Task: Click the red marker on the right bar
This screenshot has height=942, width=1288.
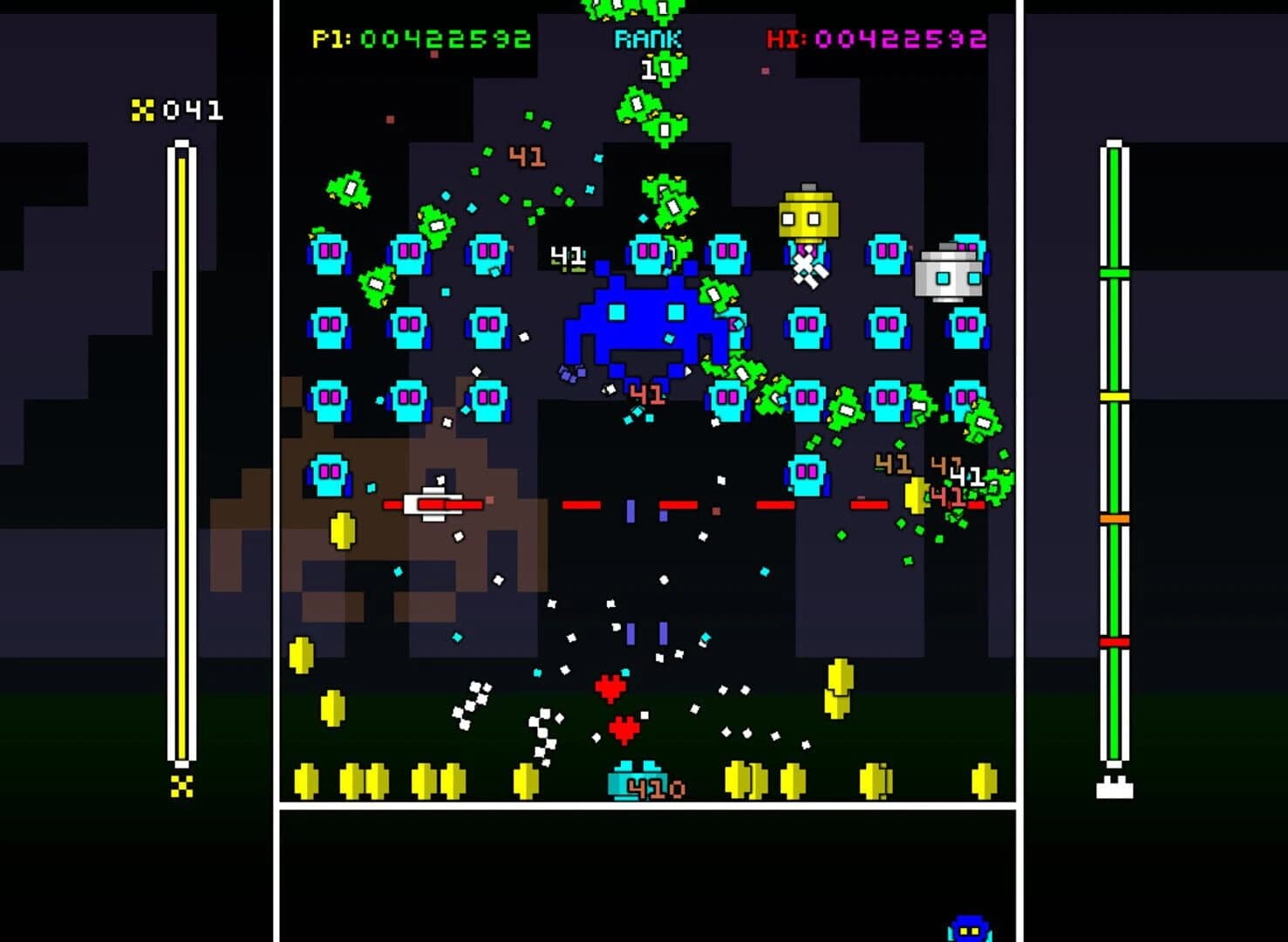Action: pyautogui.click(x=1115, y=641)
